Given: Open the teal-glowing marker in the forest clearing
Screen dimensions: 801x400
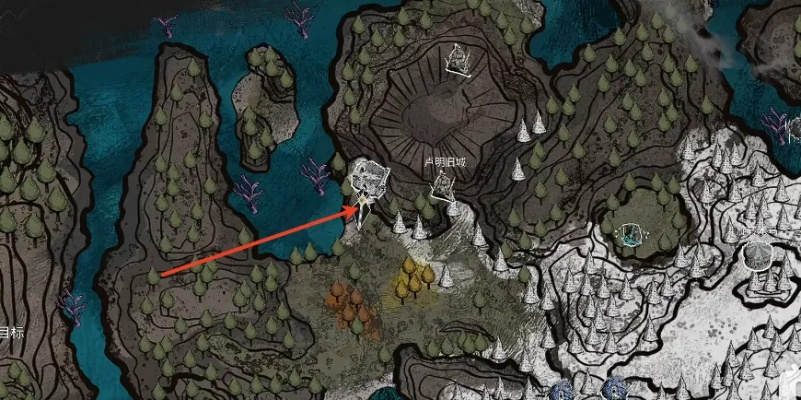Looking at the screenshot, I should (632, 235).
